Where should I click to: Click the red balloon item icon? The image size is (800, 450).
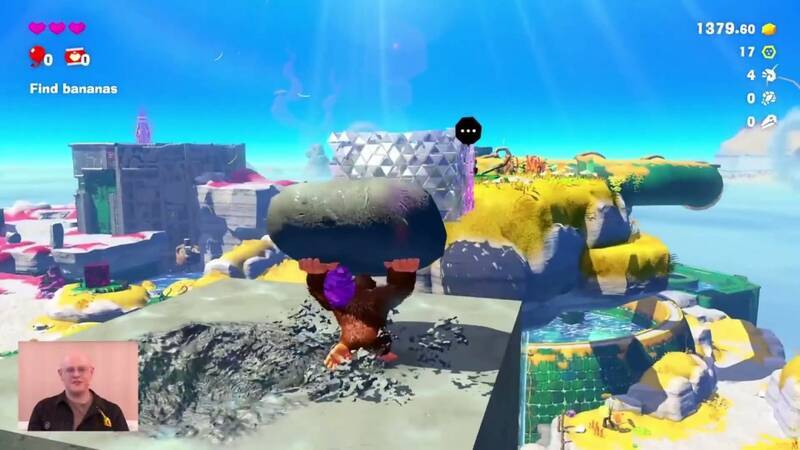(37, 56)
